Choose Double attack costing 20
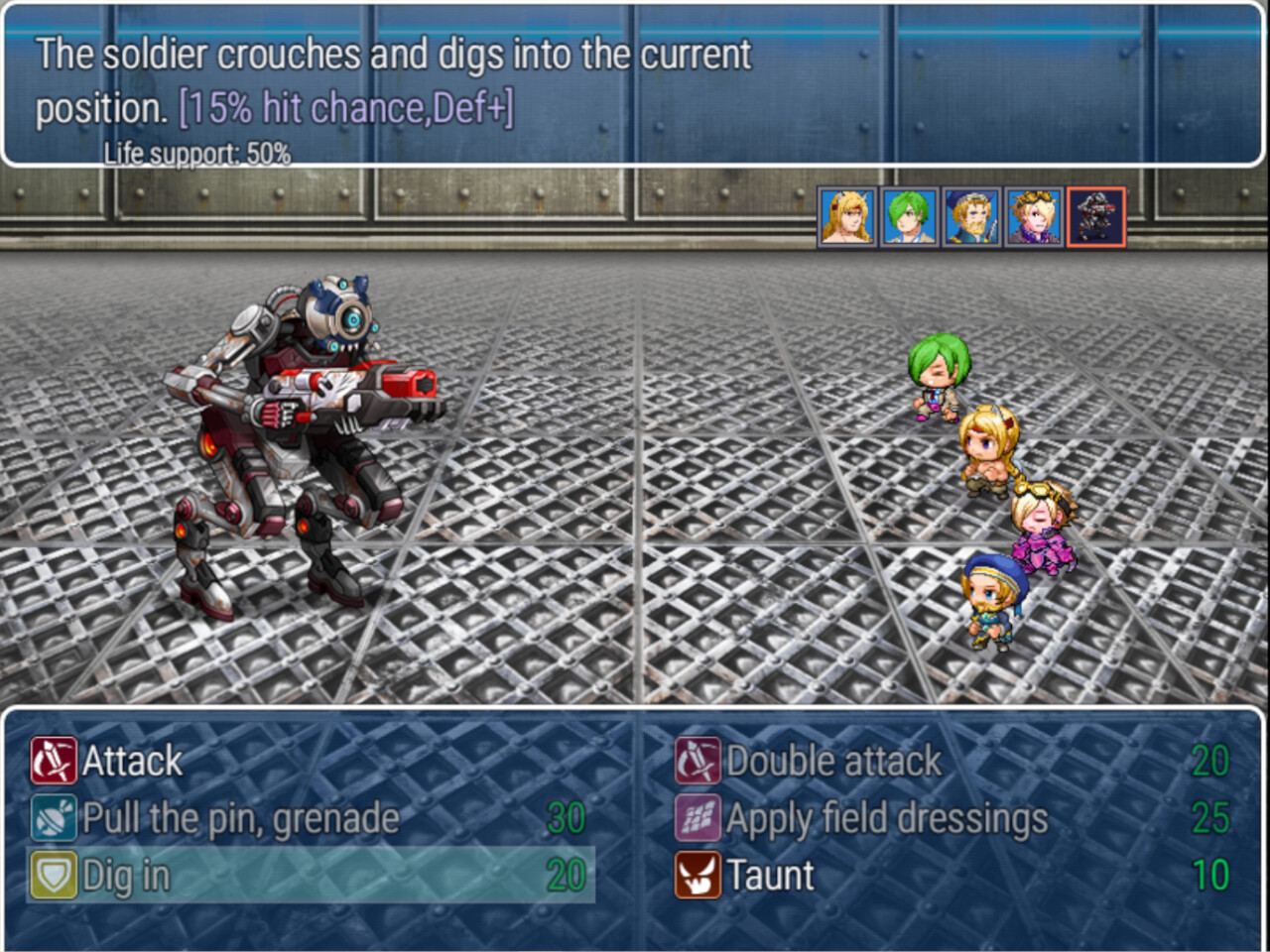This screenshot has width=1270, height=952. [x=833, y=760]
